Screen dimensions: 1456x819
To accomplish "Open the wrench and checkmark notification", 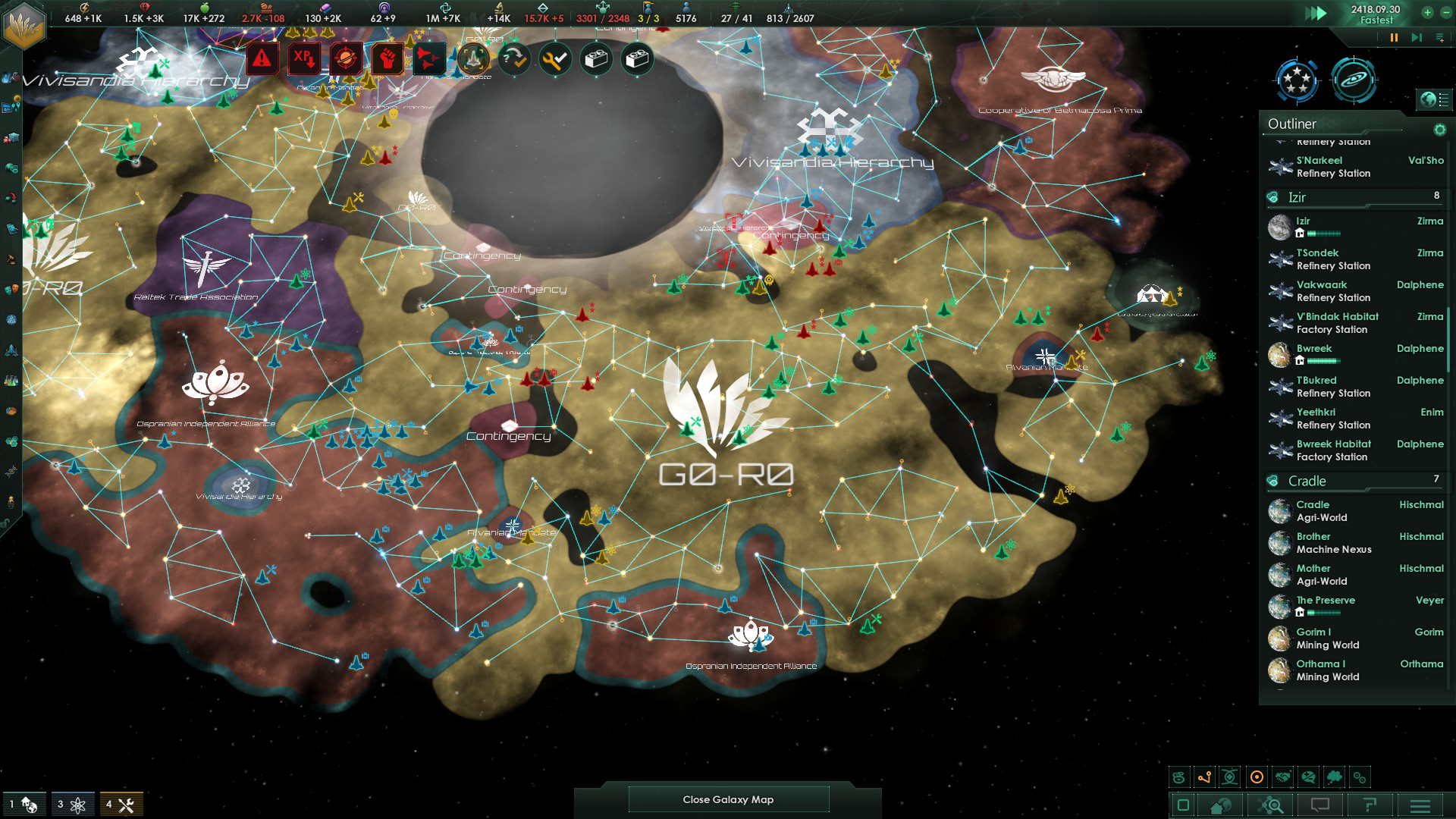I will click(555, 58).
